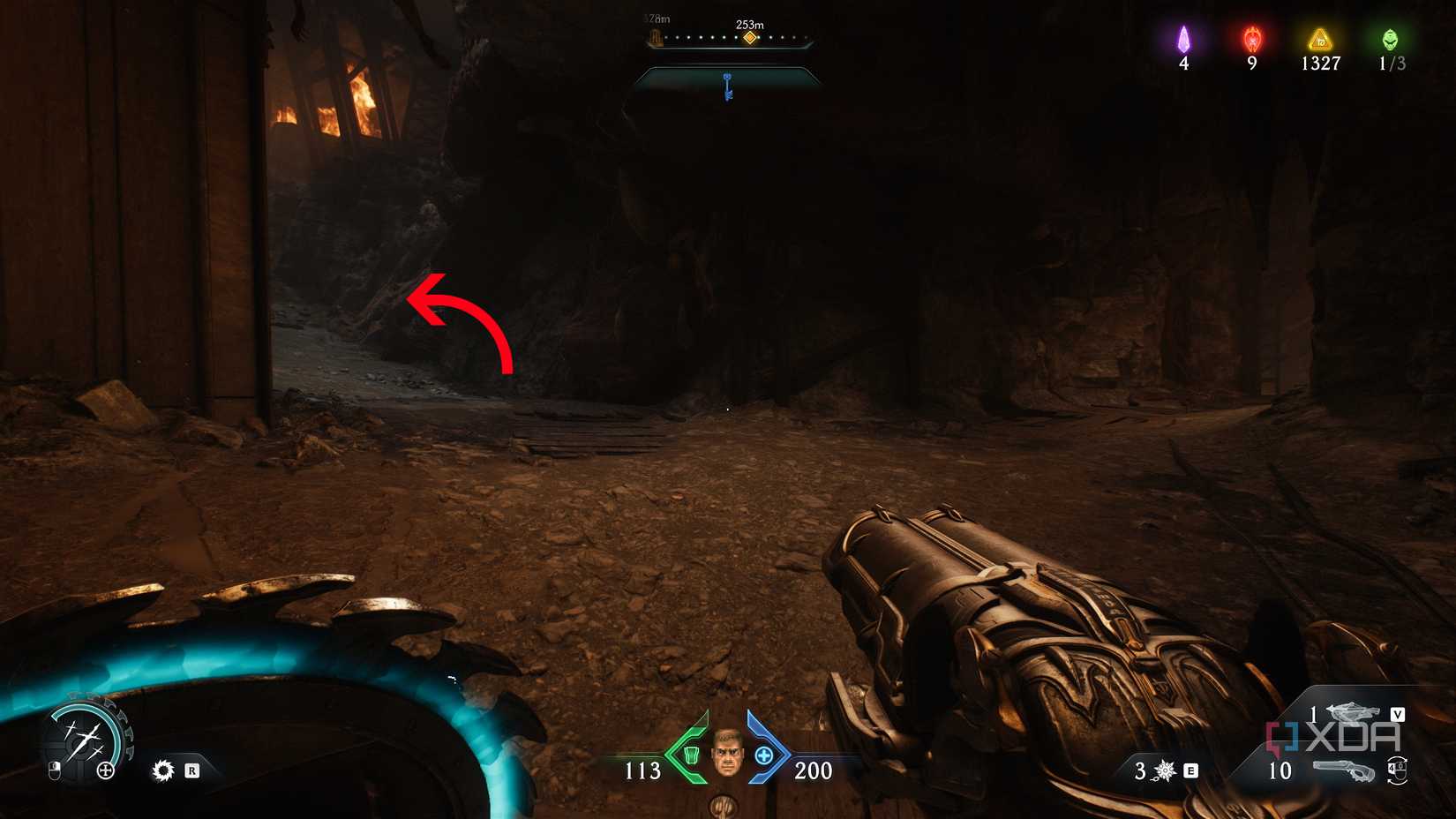Select the purple crystal currency icon
The image size is (1456, 819).
pyautogui.click(x=1185, y=37)
